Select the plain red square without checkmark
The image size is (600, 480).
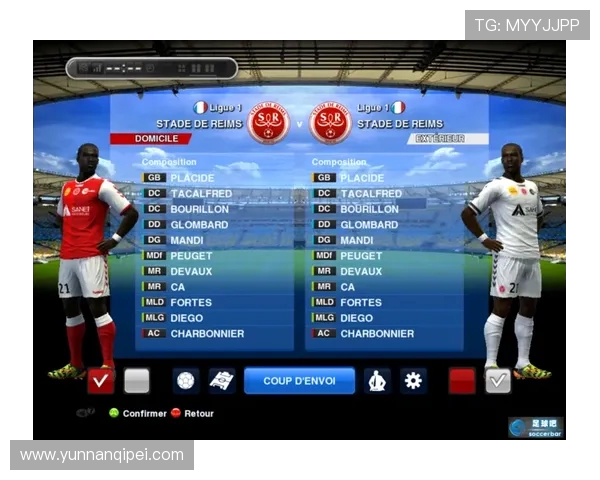(461, 381)
